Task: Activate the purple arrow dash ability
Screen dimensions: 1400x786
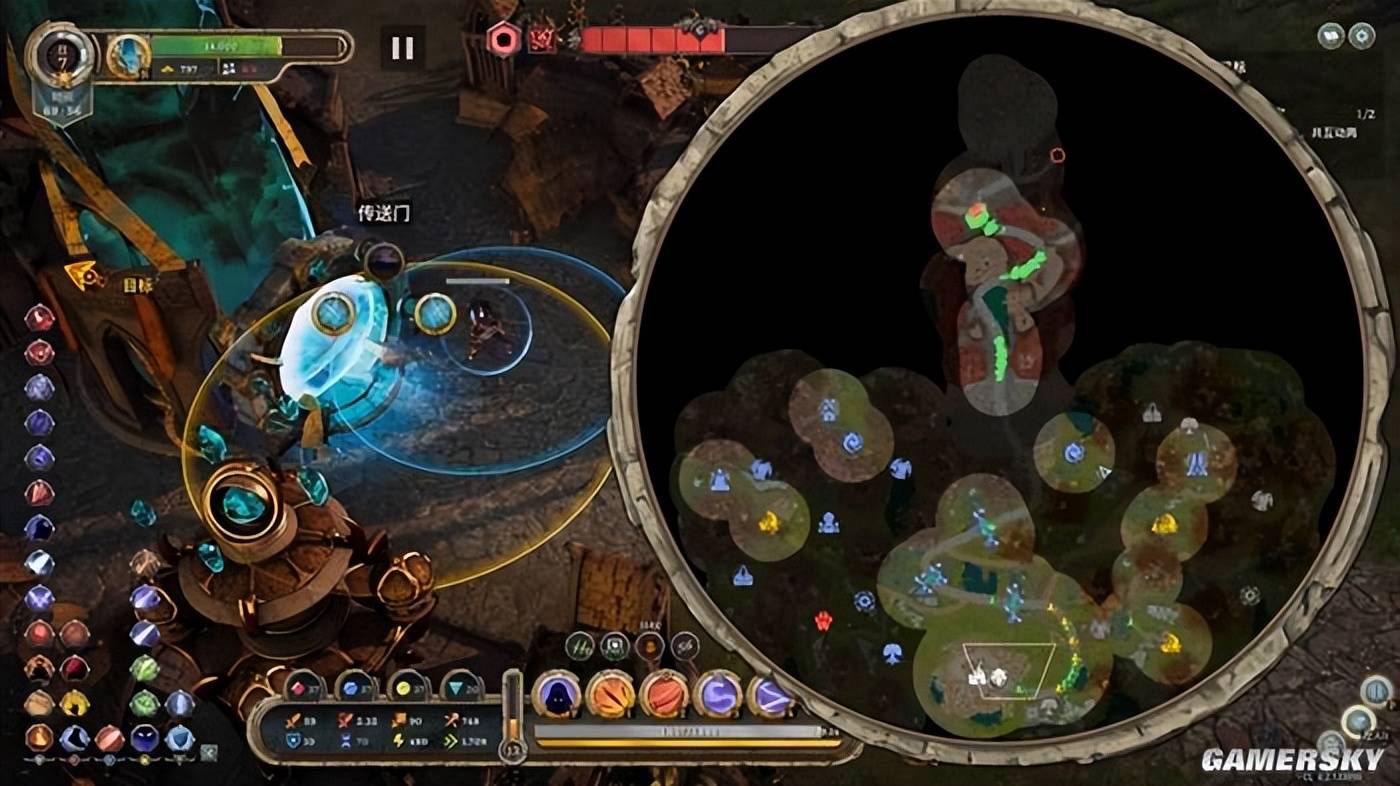Action: coord(771,694)
